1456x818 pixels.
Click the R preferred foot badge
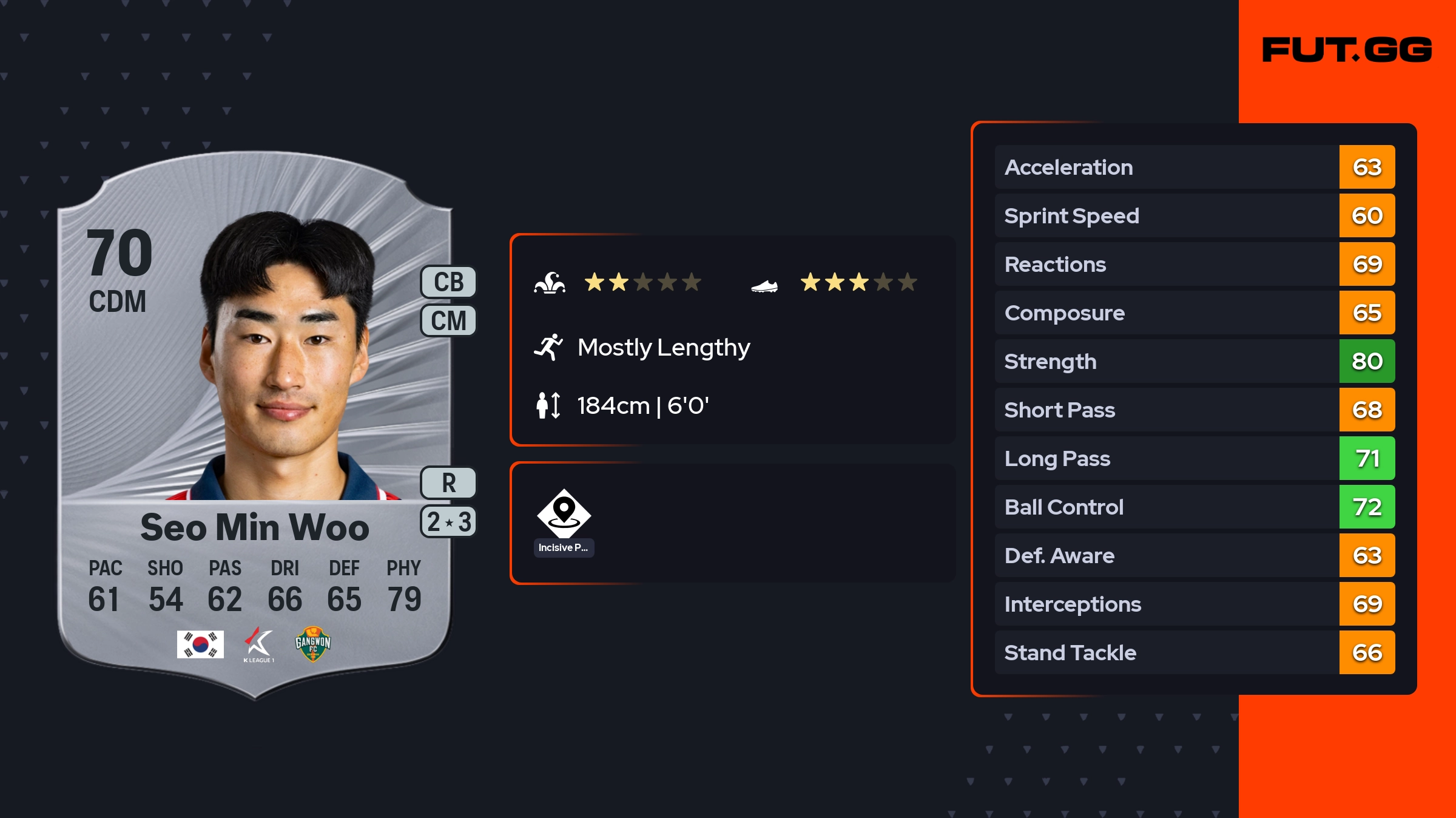448,483
